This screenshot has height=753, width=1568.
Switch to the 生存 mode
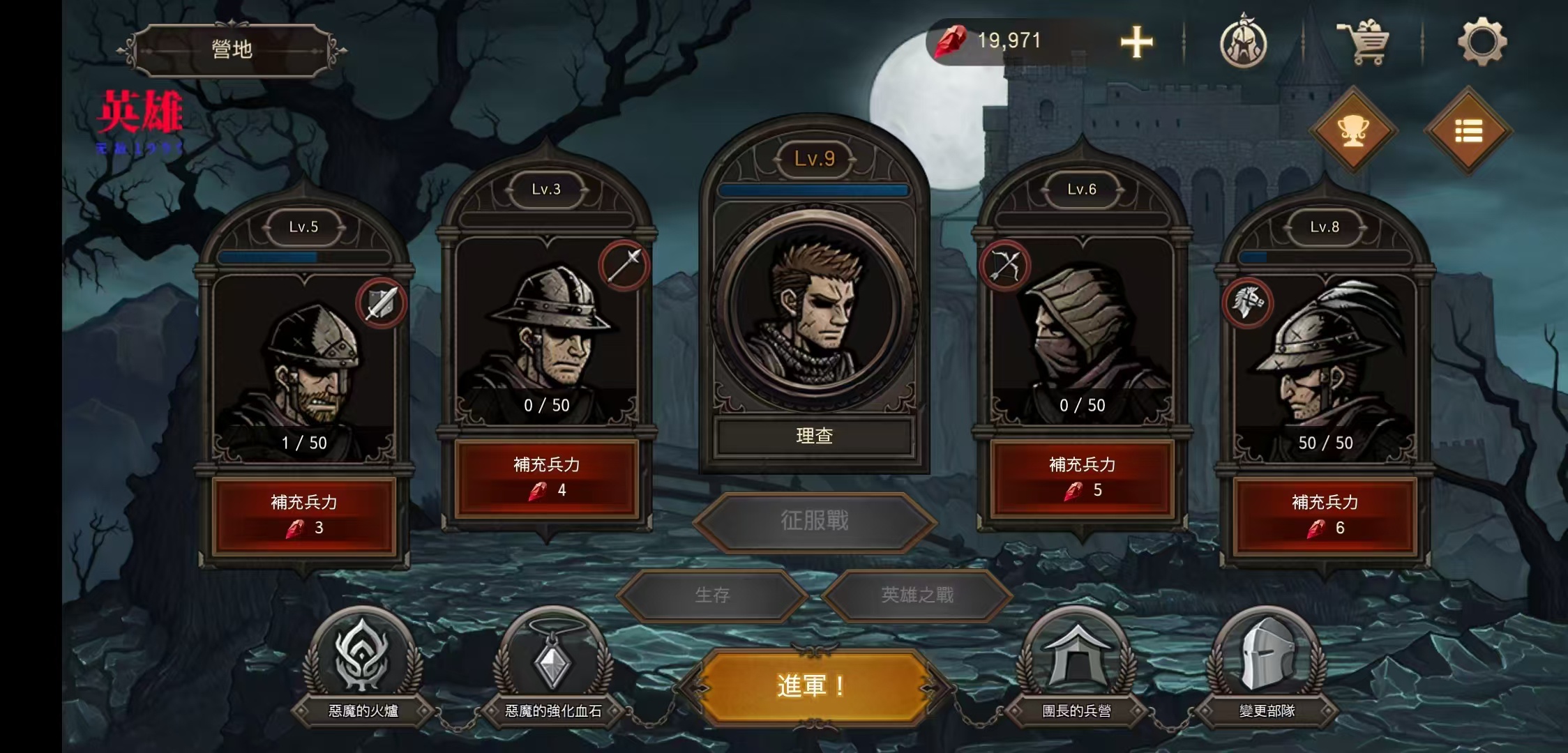pos(714,595)
